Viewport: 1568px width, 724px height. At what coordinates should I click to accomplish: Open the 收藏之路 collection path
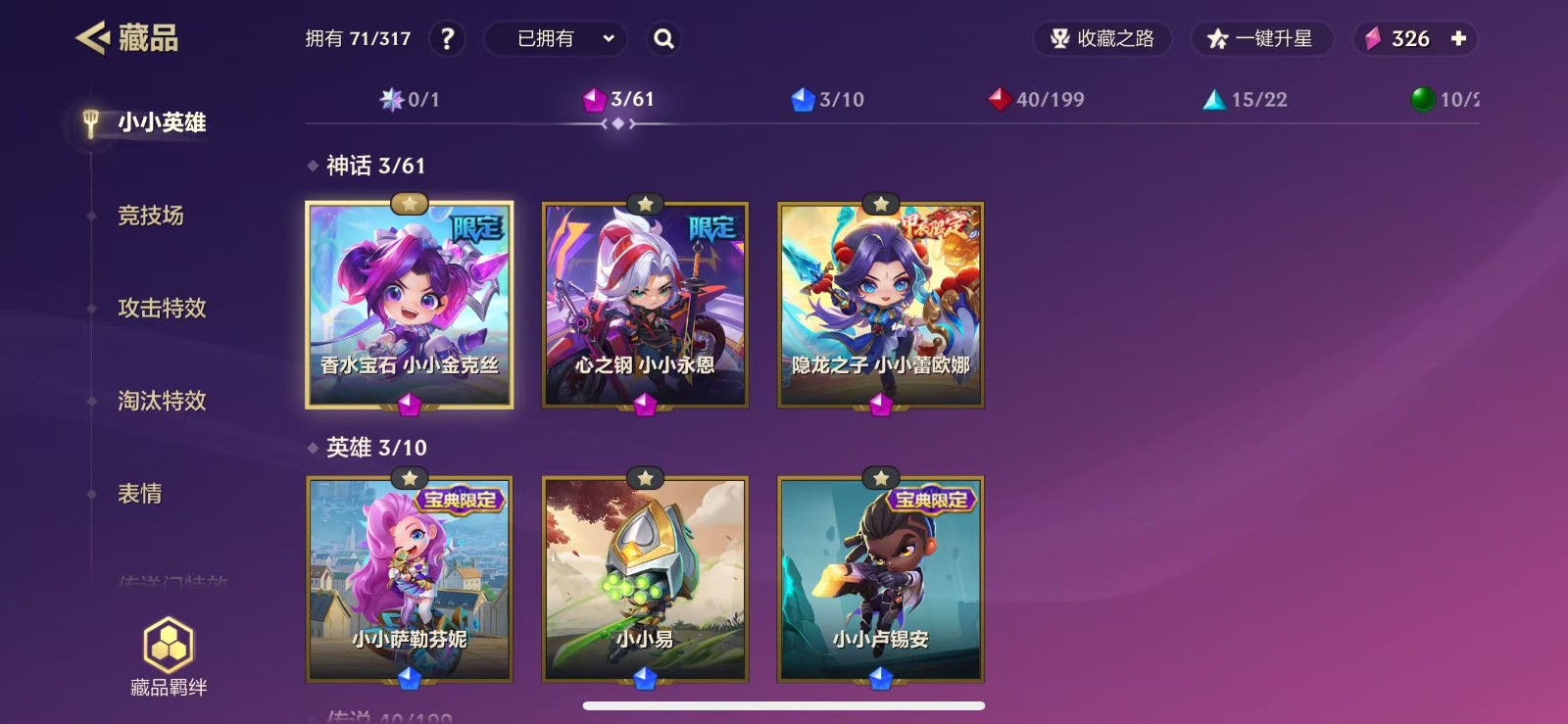1102,39
